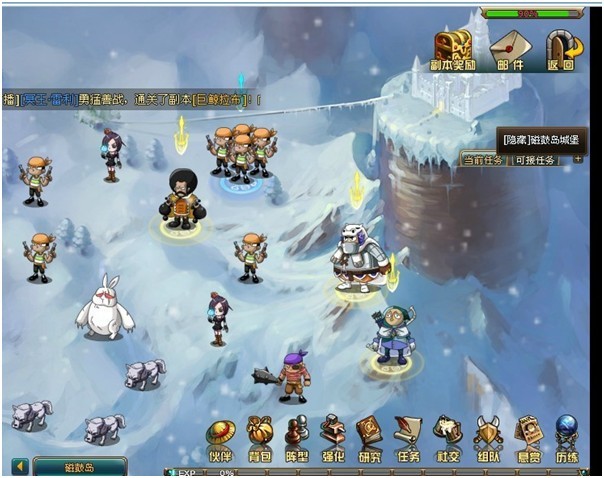Click the [巨鲸拉布] dungeon link in chat
The height and width of the screenshot is (478, 604).
(x=226, y=101)
